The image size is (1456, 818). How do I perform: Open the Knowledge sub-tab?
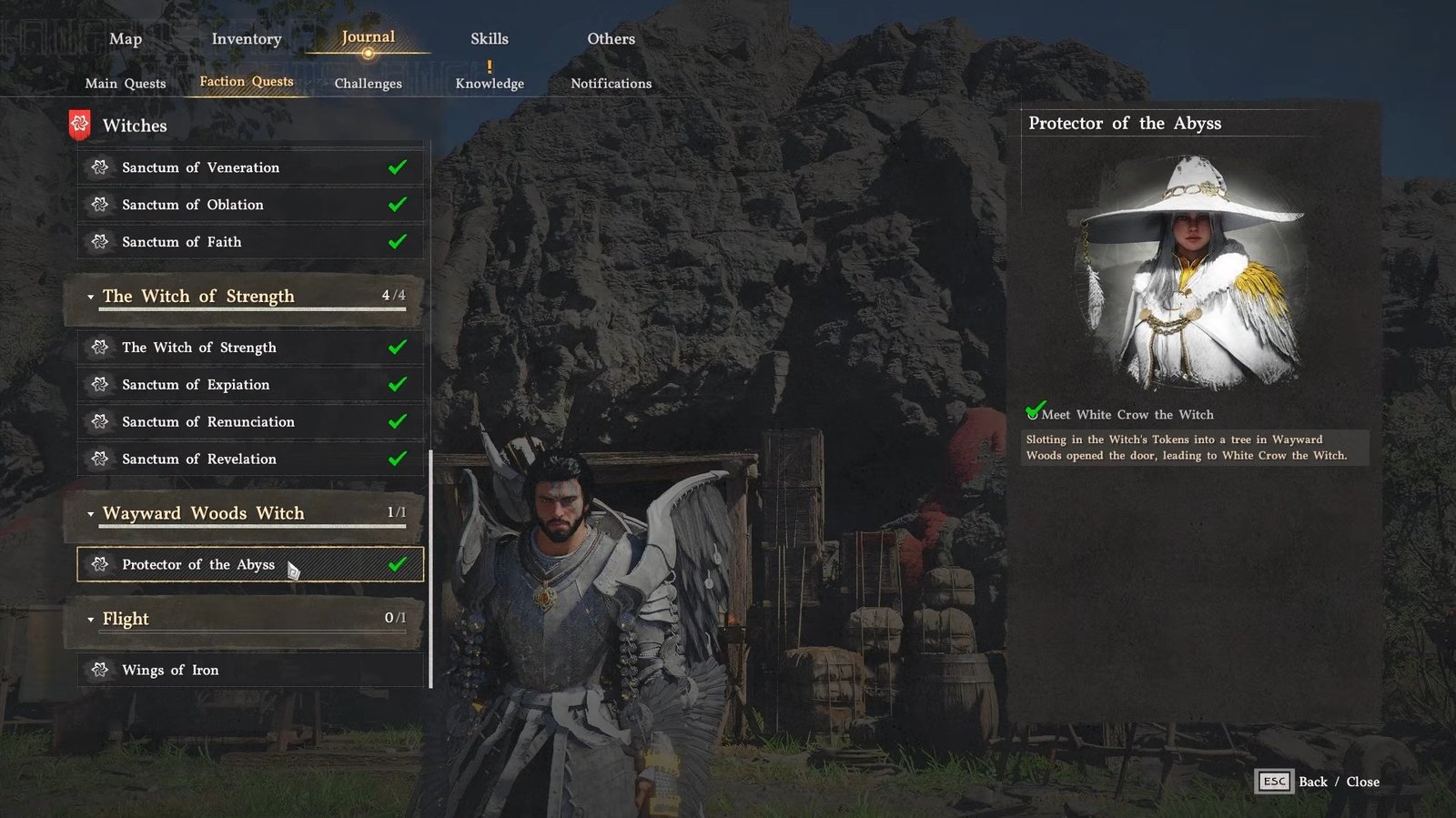click(490, 84)
